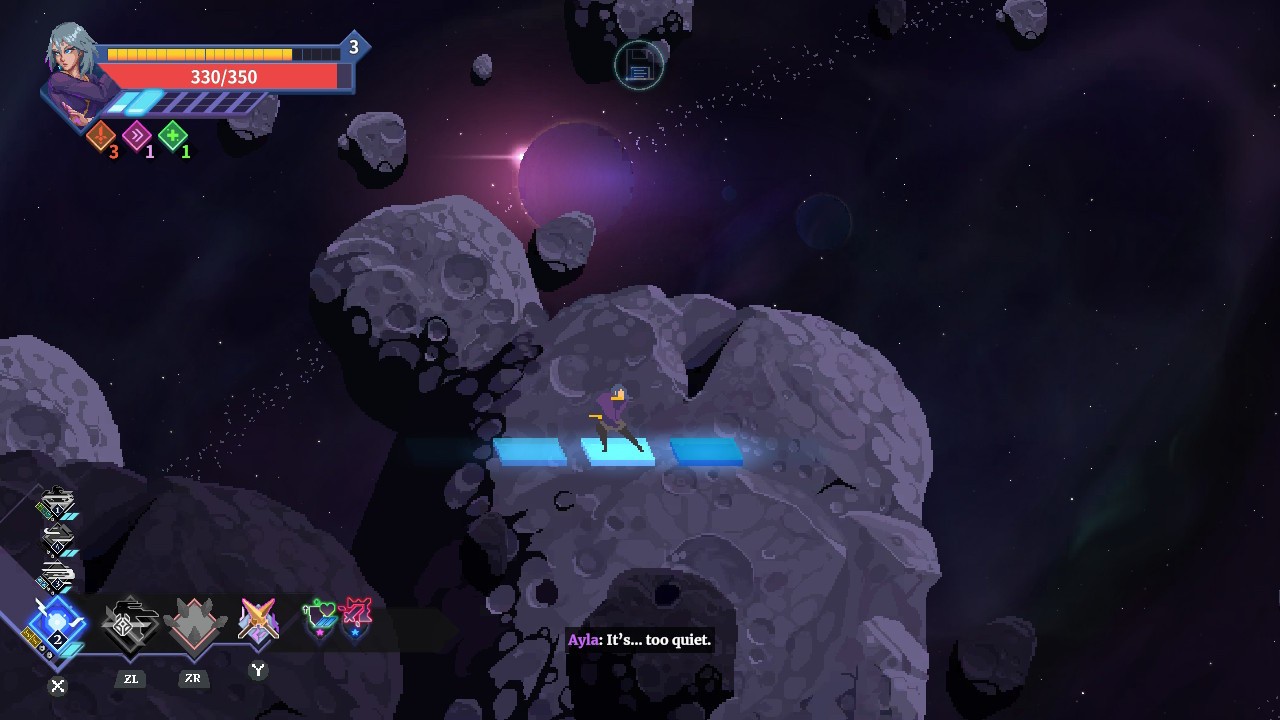Activate the crossed golden swords ability
This screenshot has width=1280, height=720.
(258, 620)
